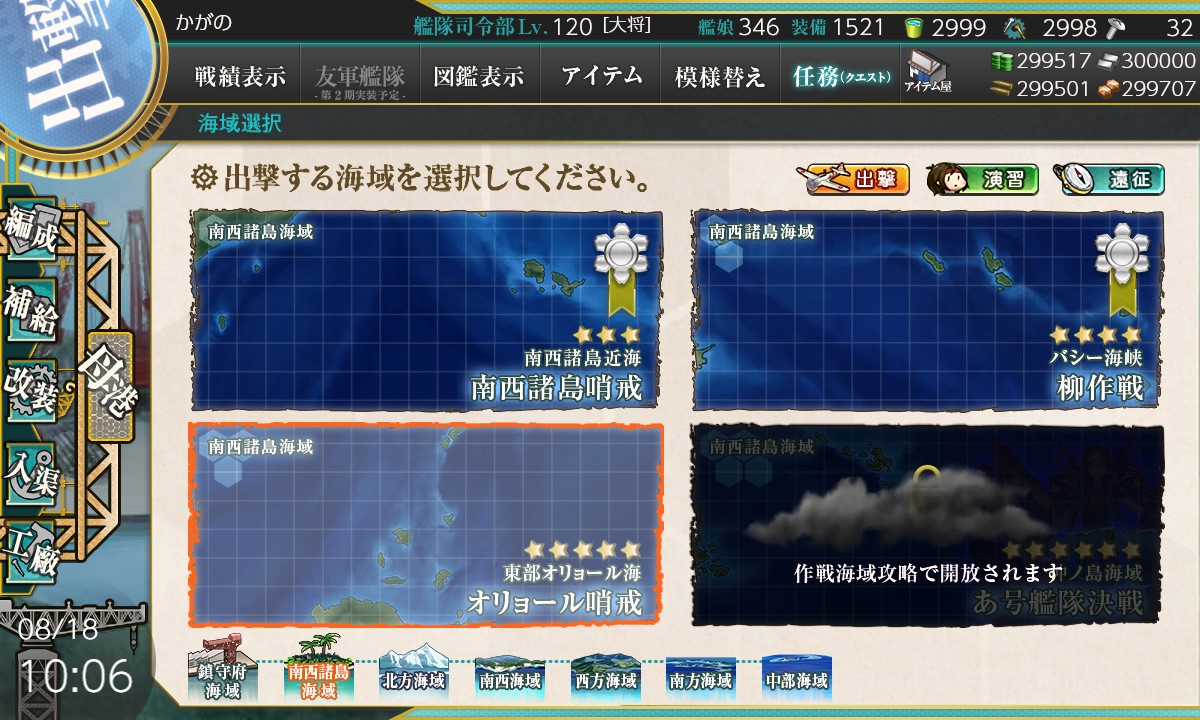1200x720 pixels.
Task: Open the 図鑑表示 encyclopedia
Action: (479, 76)
